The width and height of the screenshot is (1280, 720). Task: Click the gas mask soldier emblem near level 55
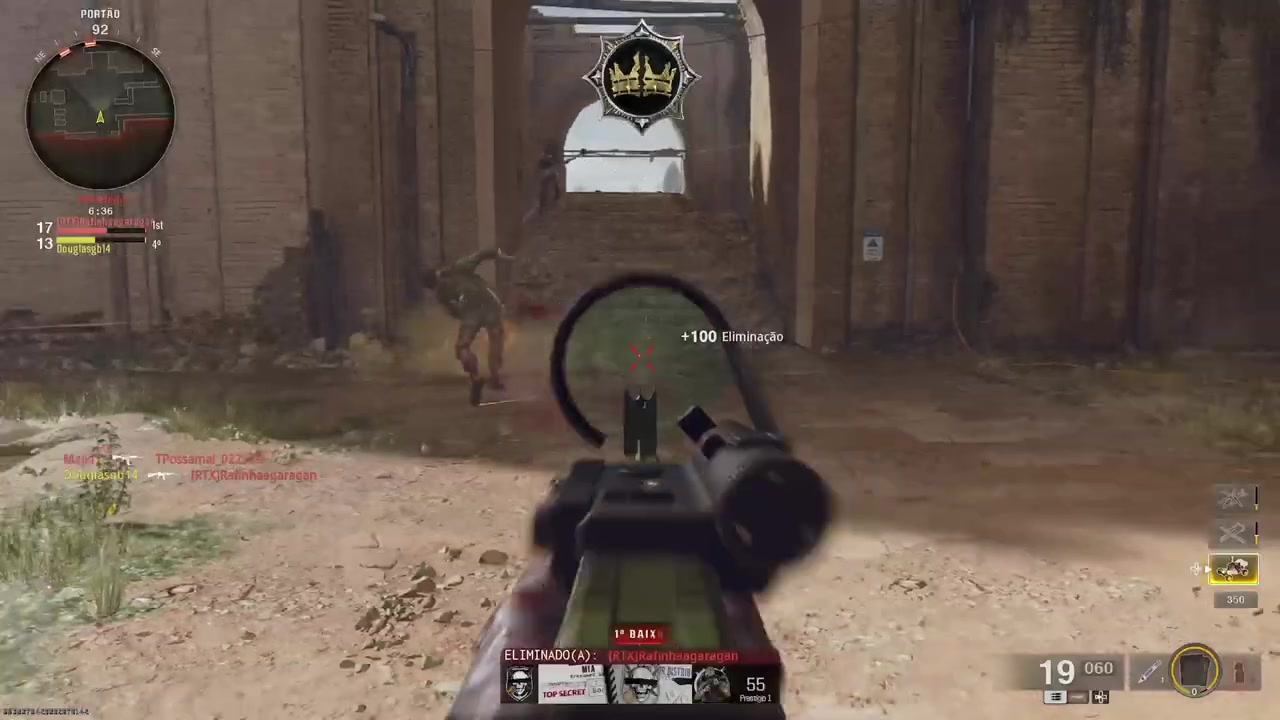(x=712, y=682)
